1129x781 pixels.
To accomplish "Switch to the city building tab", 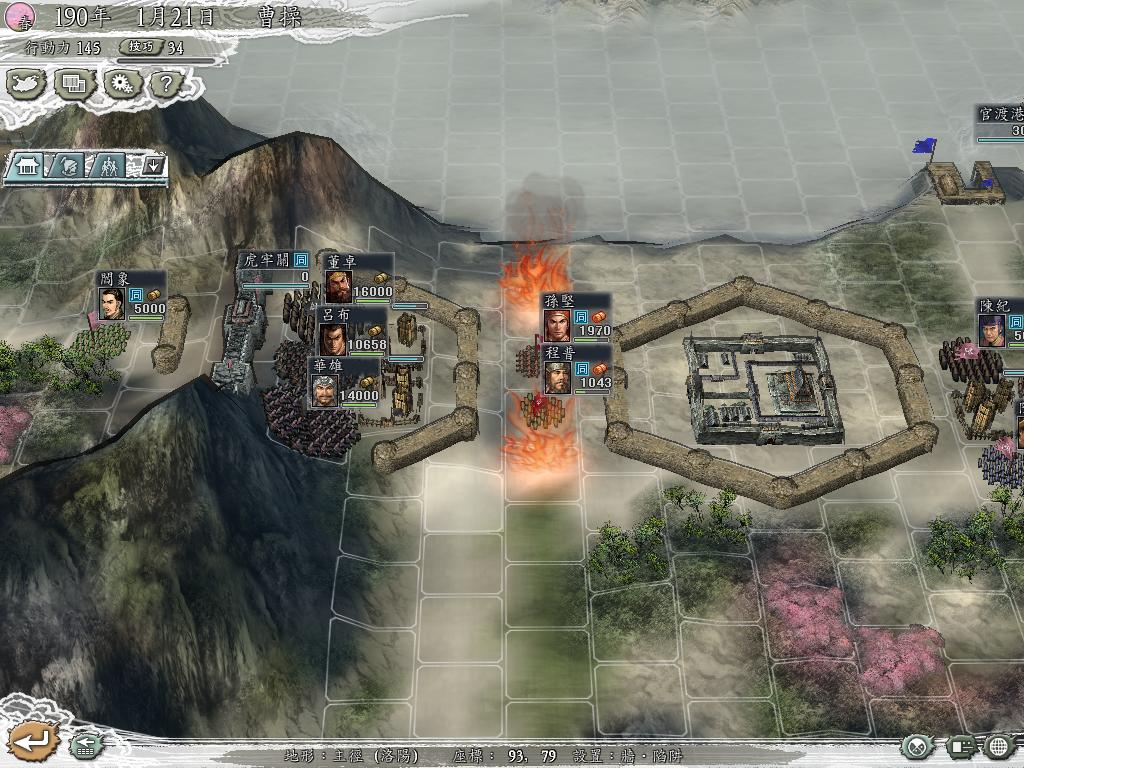I will coord(27,166).
